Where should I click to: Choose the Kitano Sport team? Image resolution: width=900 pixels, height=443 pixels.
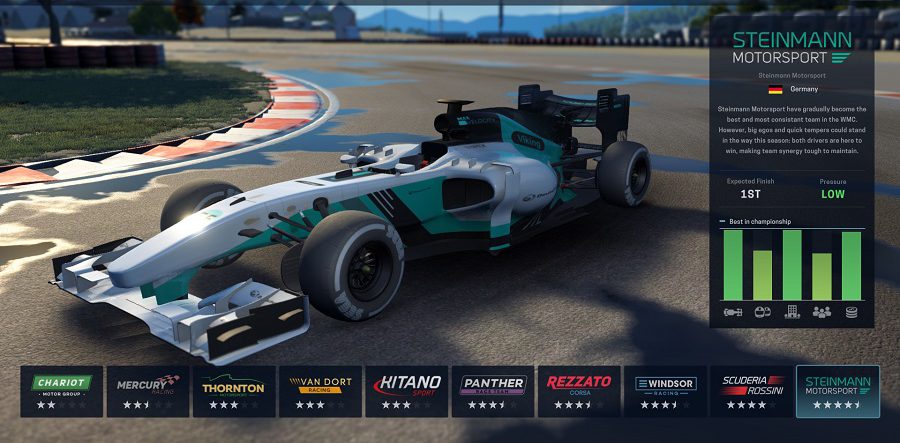pos(407,391)
